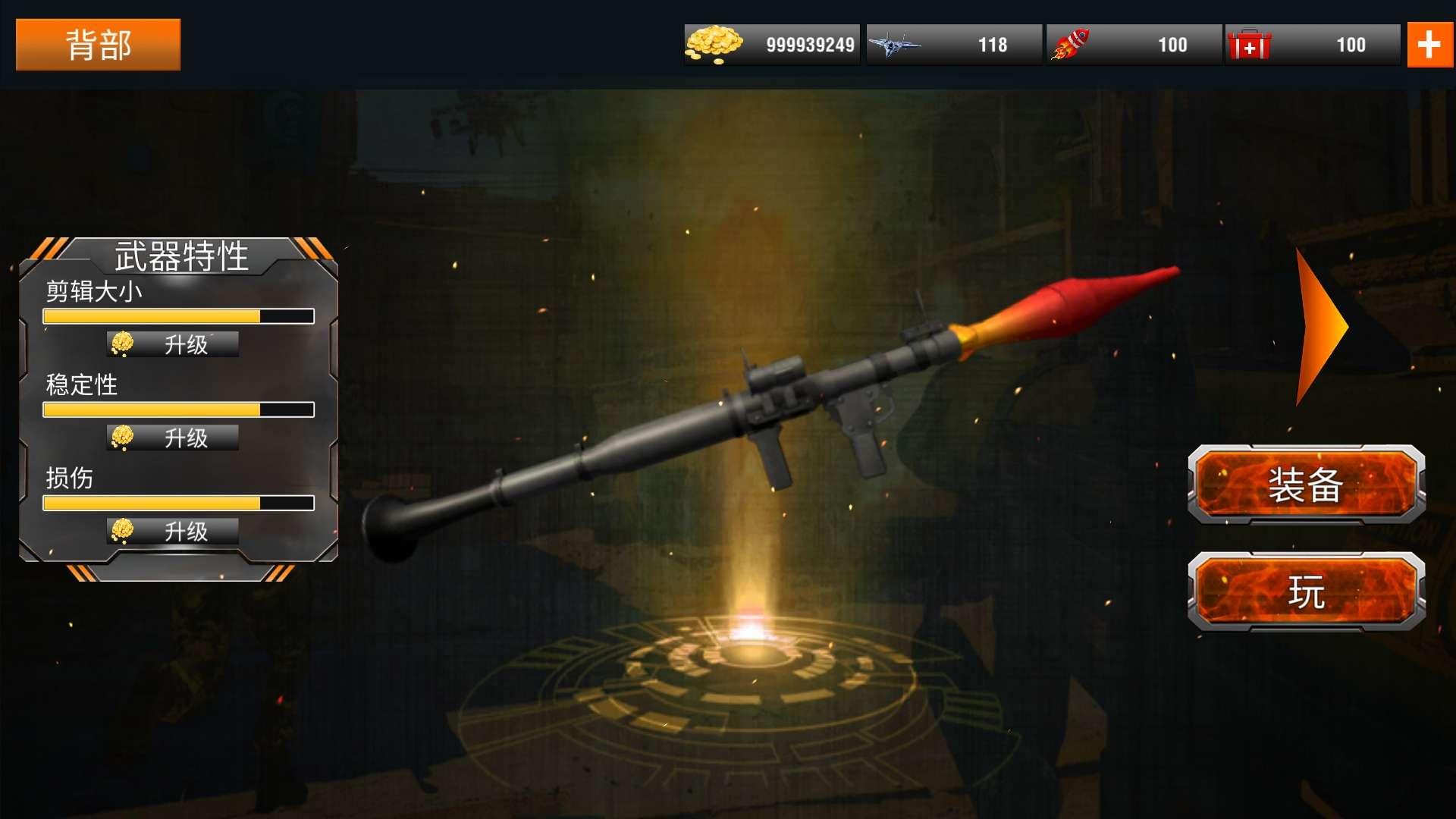The image size is (1456, 819).
Task: Click the 稳定性 stability progress bar
Action: [x=178, y=409]
